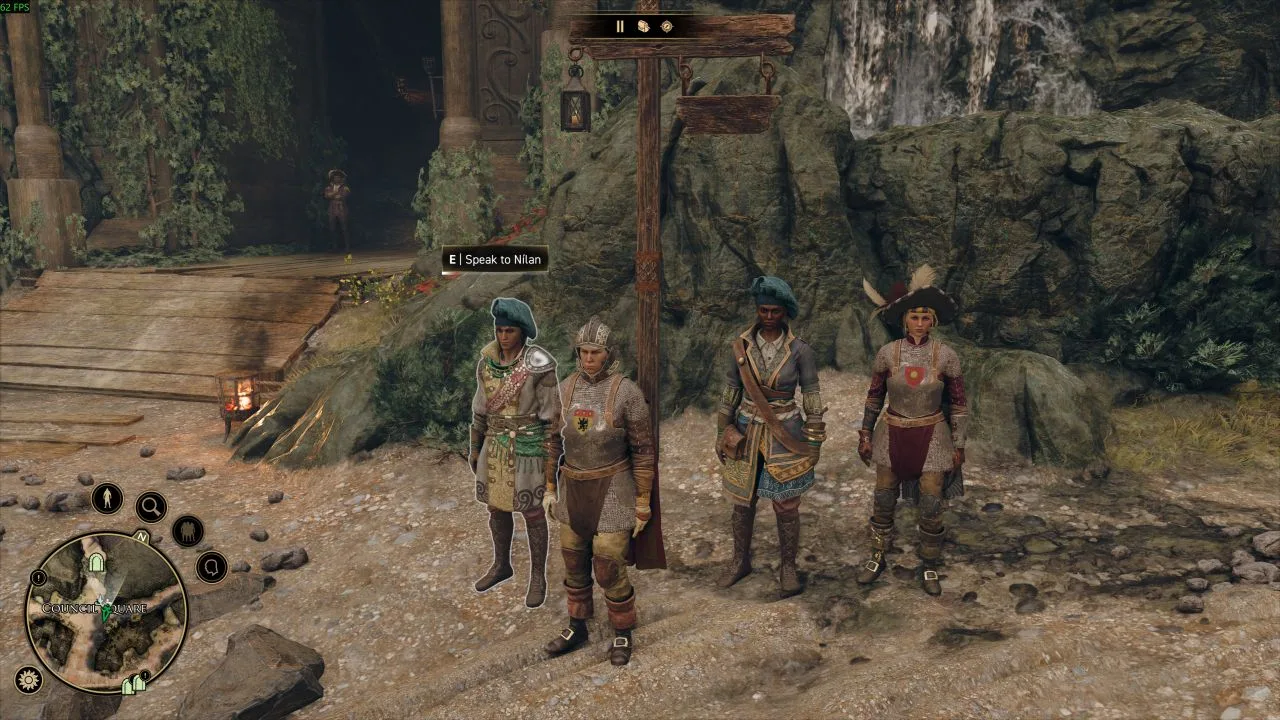Image resolution: width=1280 pixels, height=720 pixels.
Task: Click the sun icon beside the minimap
Action: (29, 680)
